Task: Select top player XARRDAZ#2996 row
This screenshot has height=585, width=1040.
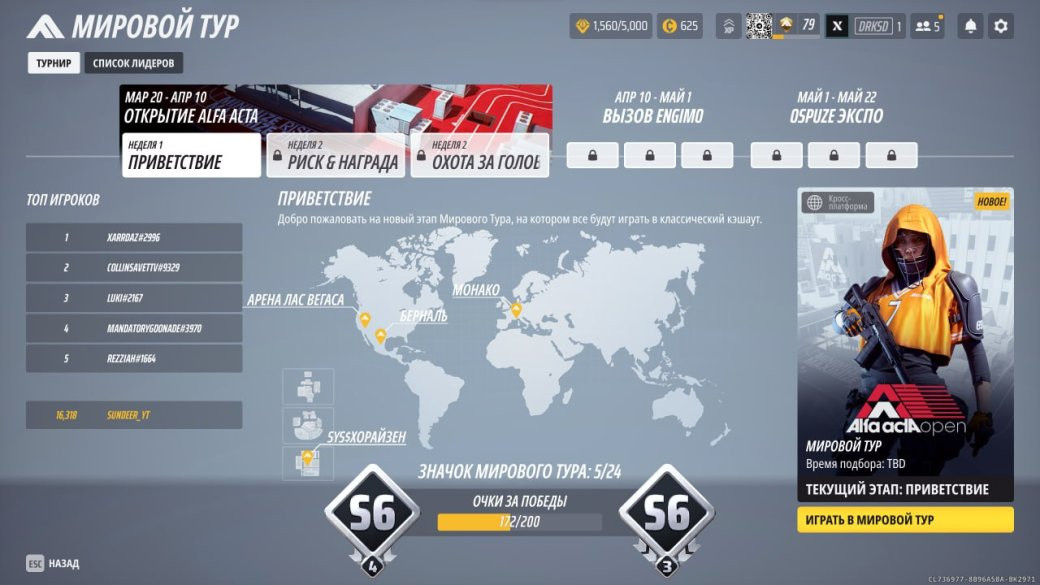Action: 134,237
